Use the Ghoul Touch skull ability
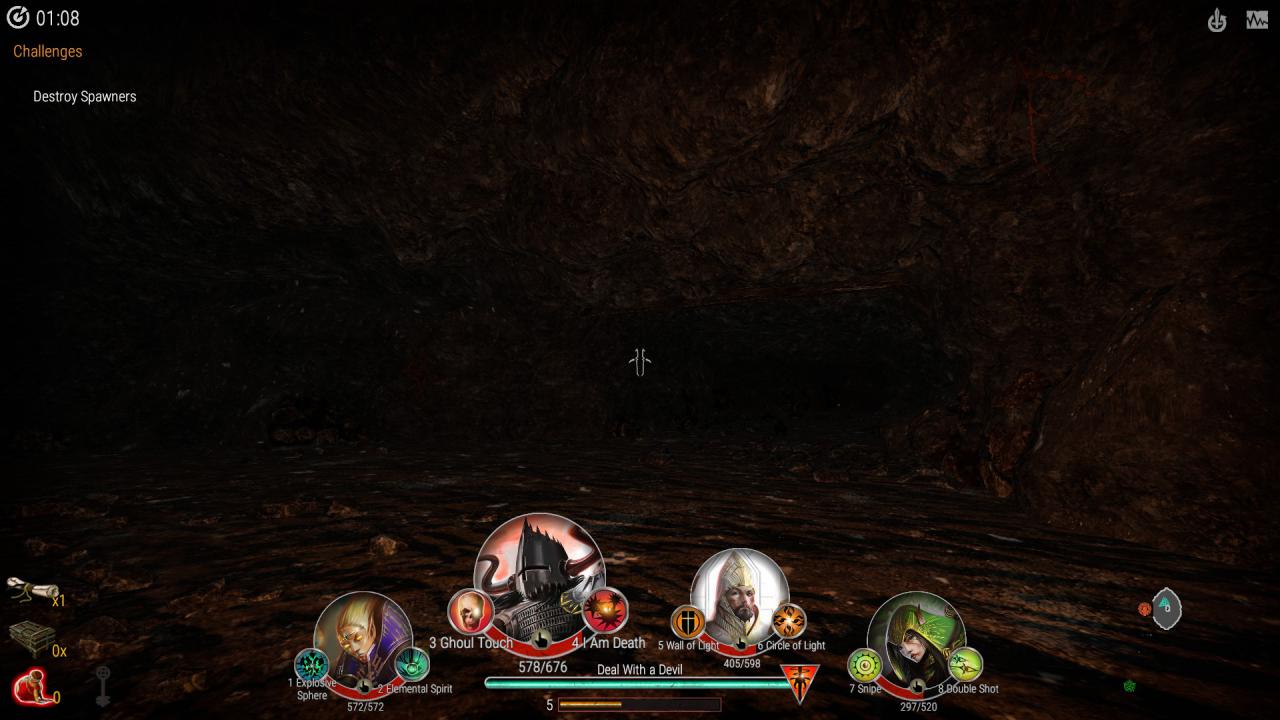Screen dimensions: 1280x720 [469, 611]
